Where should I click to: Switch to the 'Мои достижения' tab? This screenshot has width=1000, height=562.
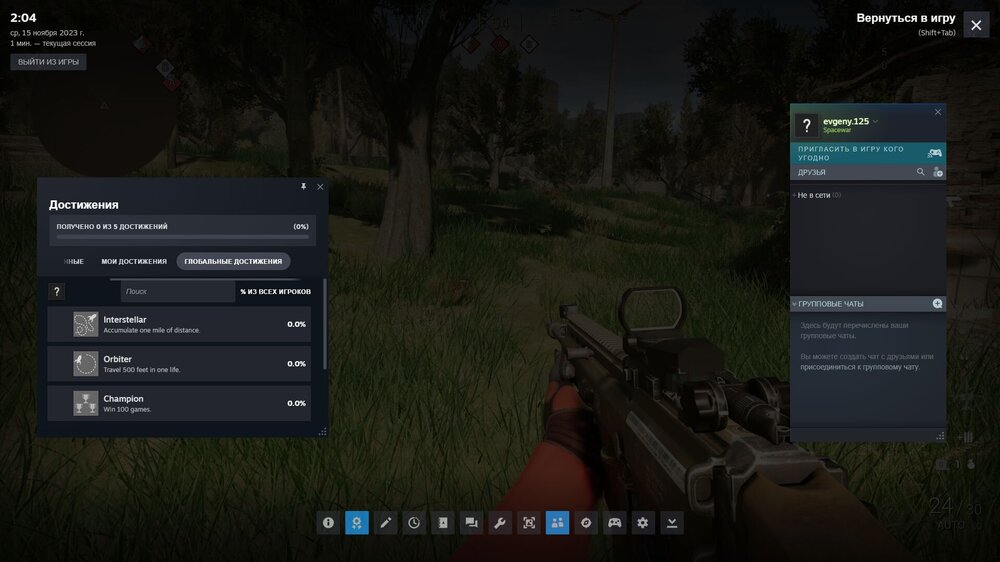tap(134, 261)
